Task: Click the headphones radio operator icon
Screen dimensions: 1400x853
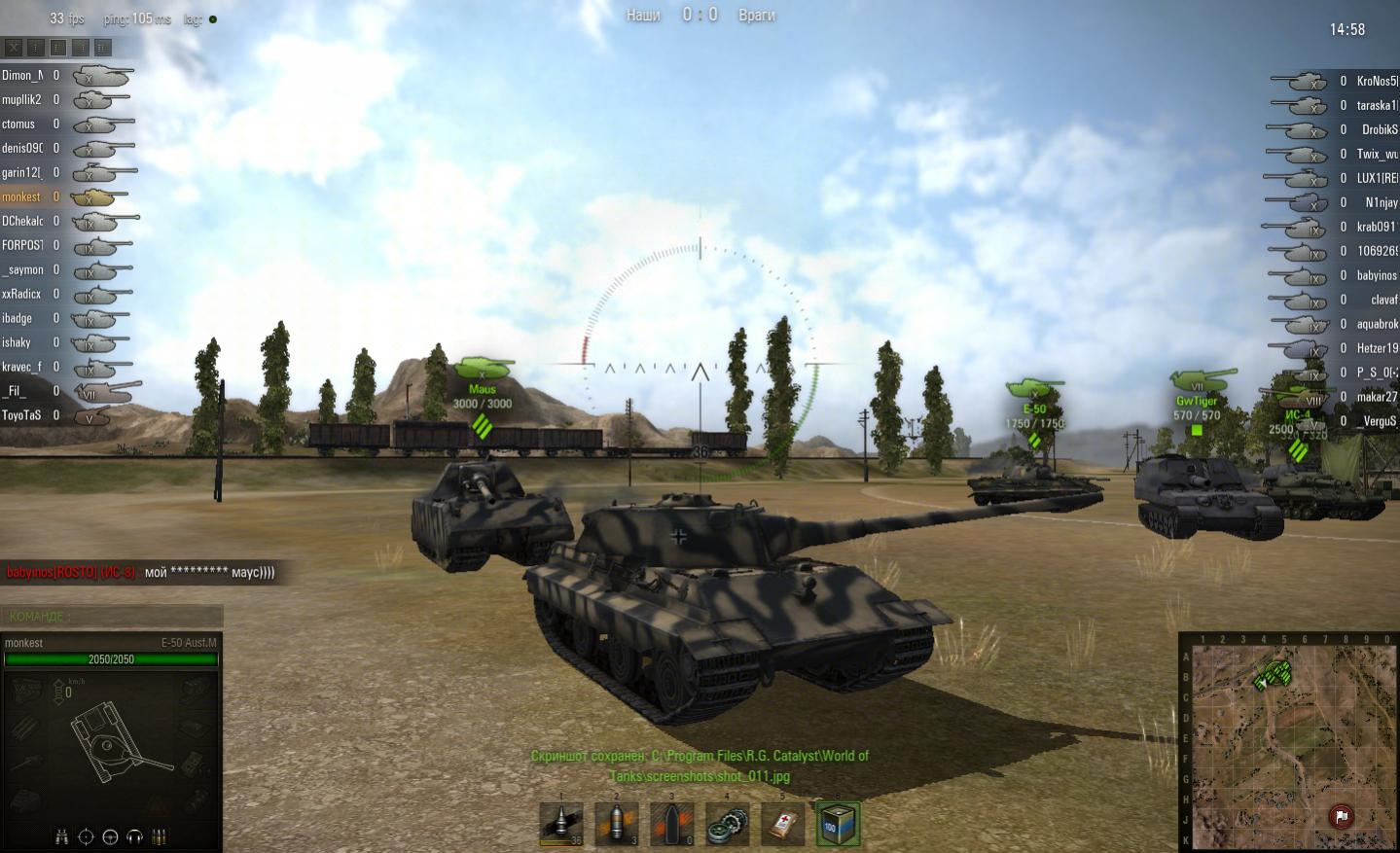Action: 134,836
